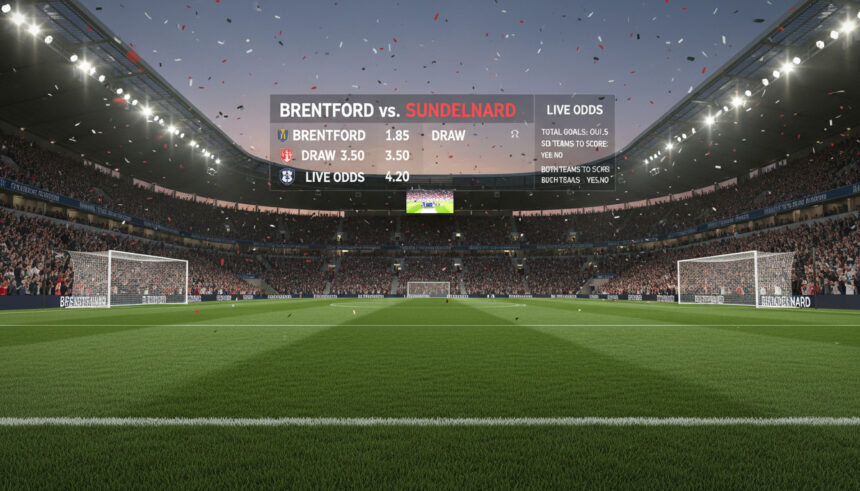The height and width of the screenshot is (491, 860).
Task: Click the red anchor crest icon
Action: tap(286, 156)
